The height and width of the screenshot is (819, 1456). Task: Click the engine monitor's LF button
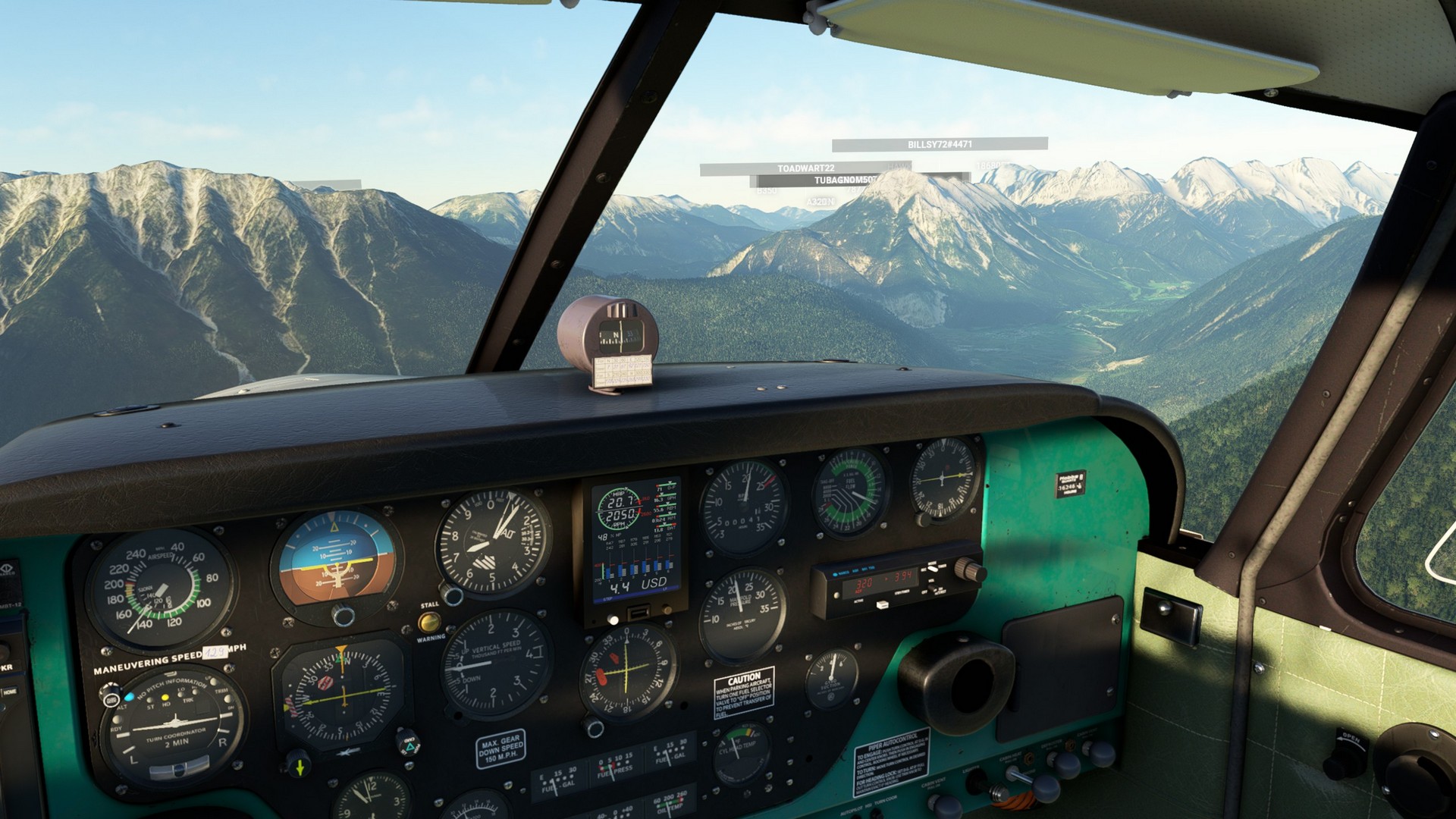click(x=666, y=610)
